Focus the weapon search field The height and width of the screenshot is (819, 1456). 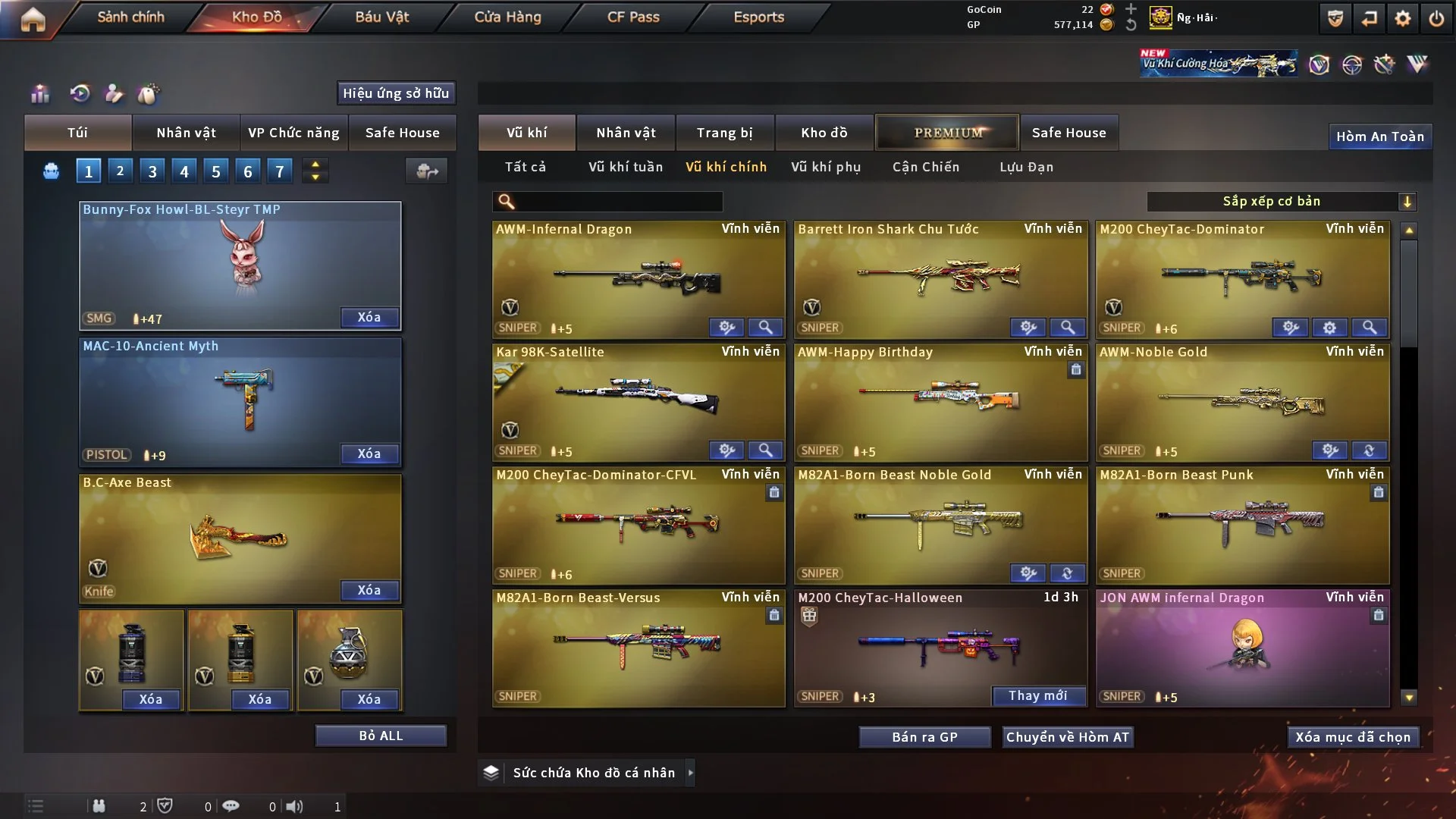click(618, 202)
